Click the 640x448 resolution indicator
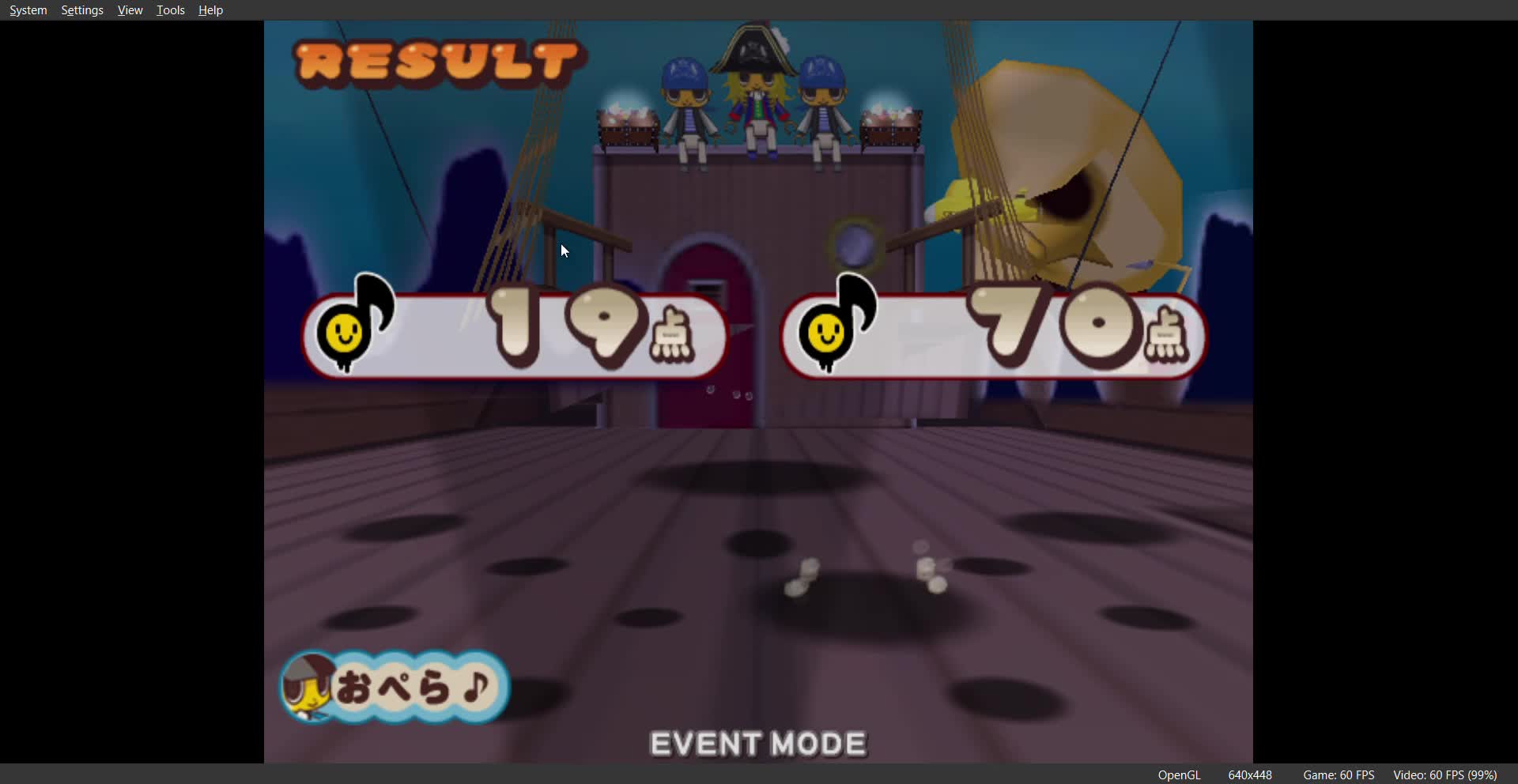Viewport: 1518px width, 784px height. 1249,775
